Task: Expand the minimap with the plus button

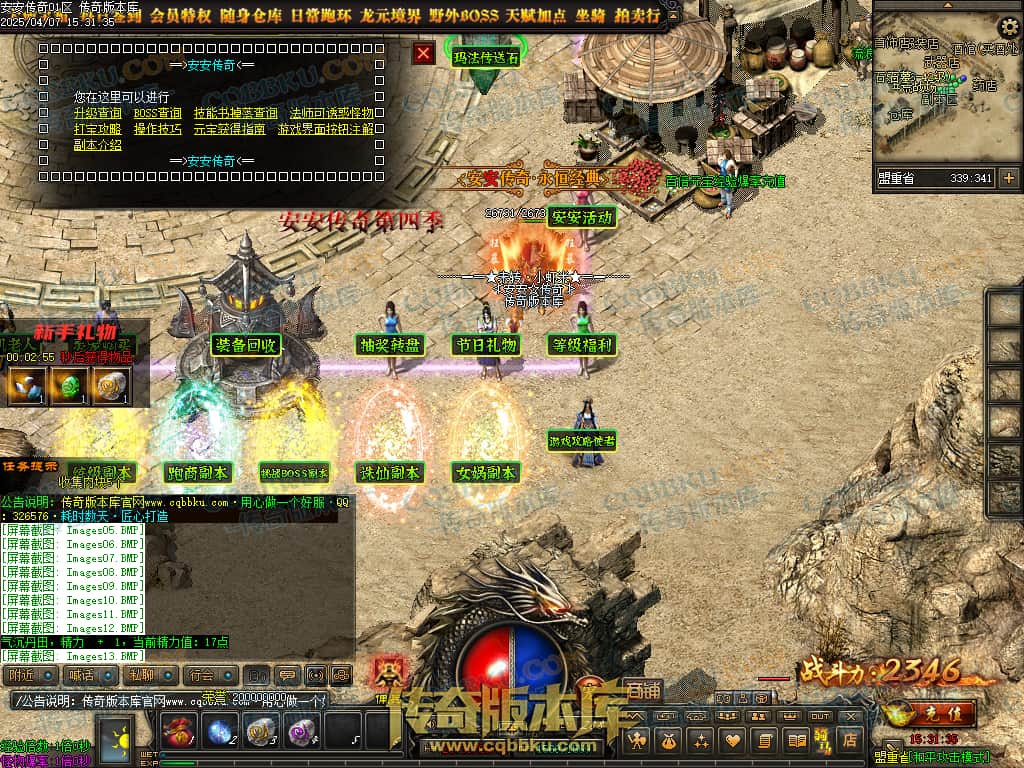Action: pyautogui.click(x=1008, y=178)
